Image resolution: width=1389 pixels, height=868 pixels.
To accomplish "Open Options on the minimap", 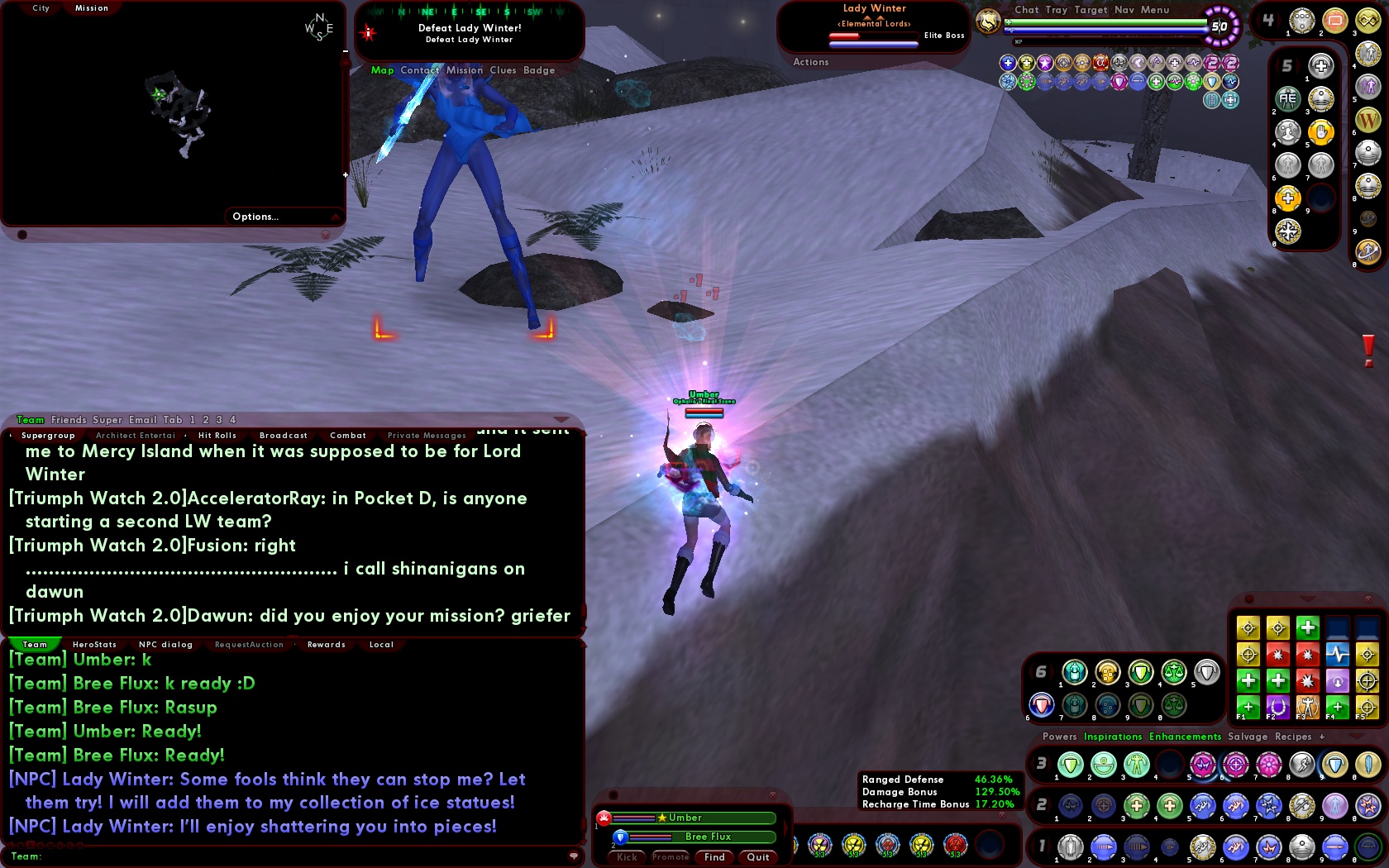I will click(255, 216).
